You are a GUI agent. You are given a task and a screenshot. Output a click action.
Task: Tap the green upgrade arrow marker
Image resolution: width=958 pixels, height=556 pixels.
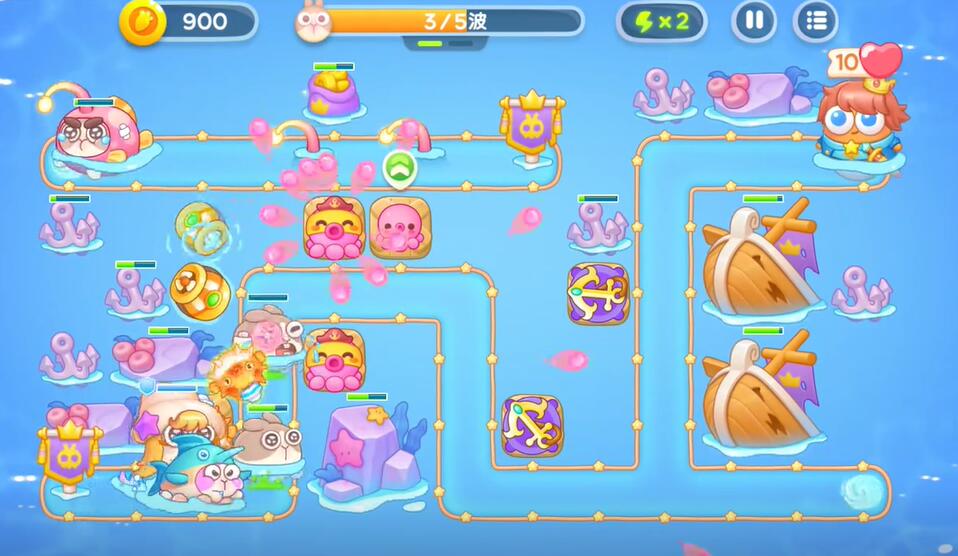coord(400,168)
